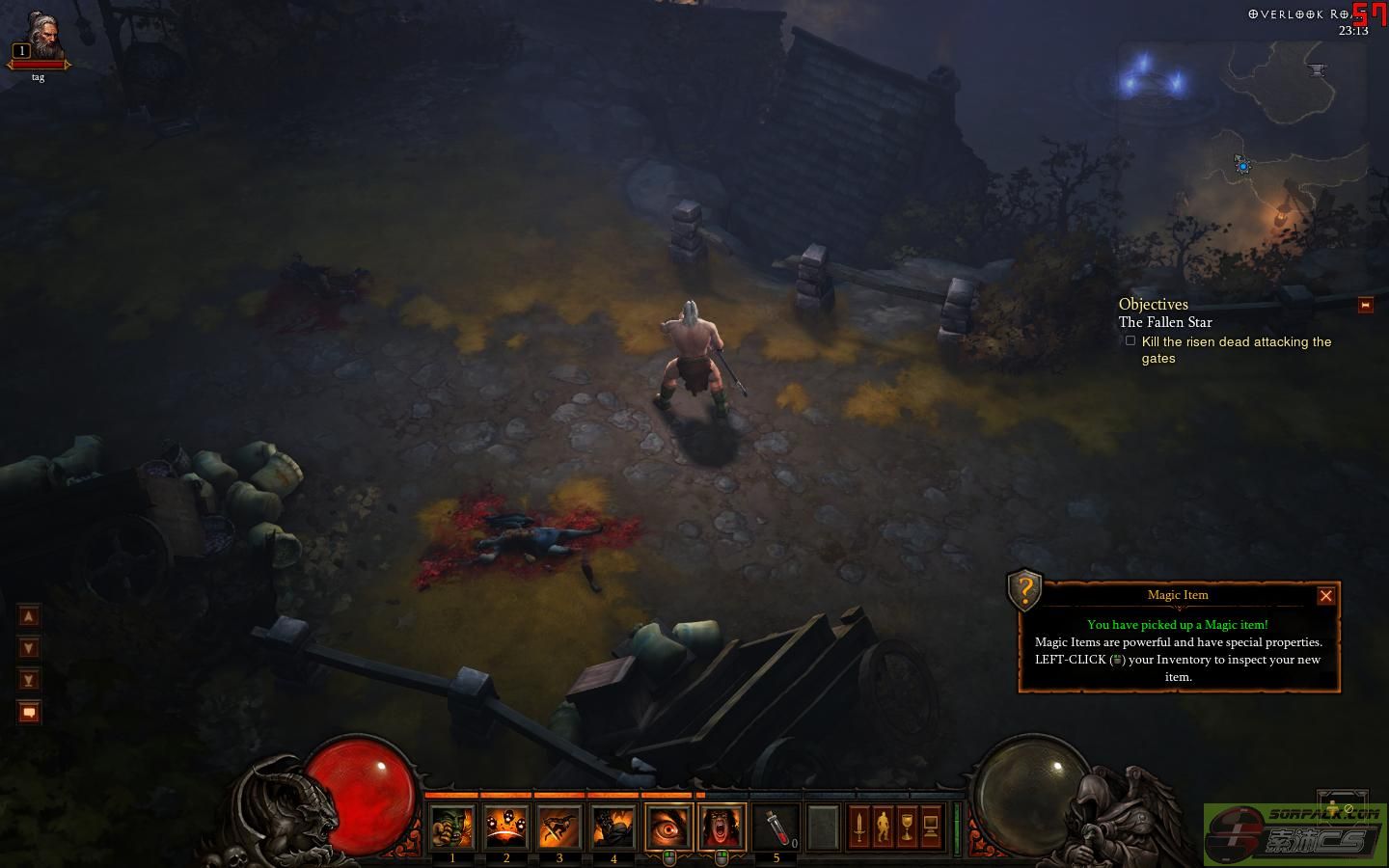
Task: Jump to chat bottom with underlined arrow
Action: (29, 680)
